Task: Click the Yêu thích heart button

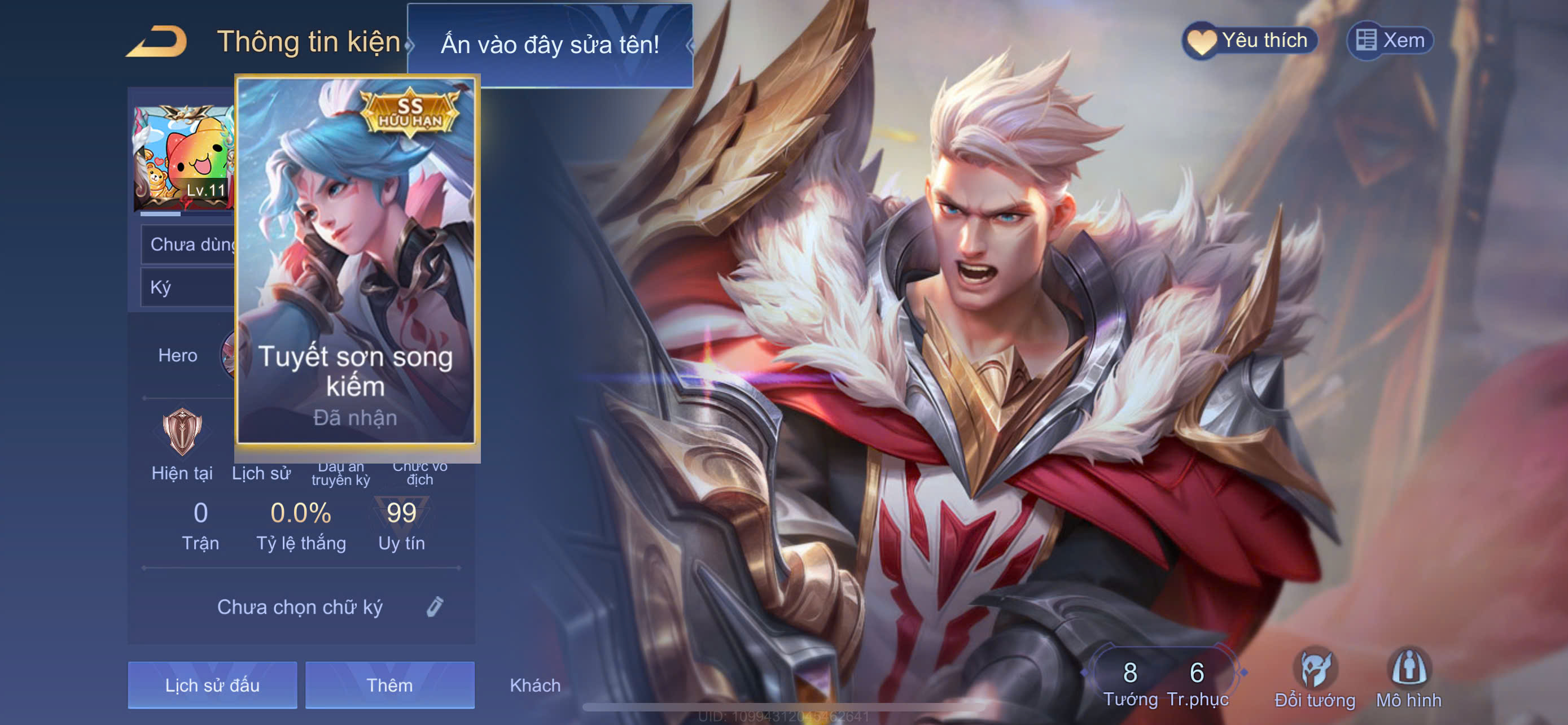Action: click(x=1250, y=41)
